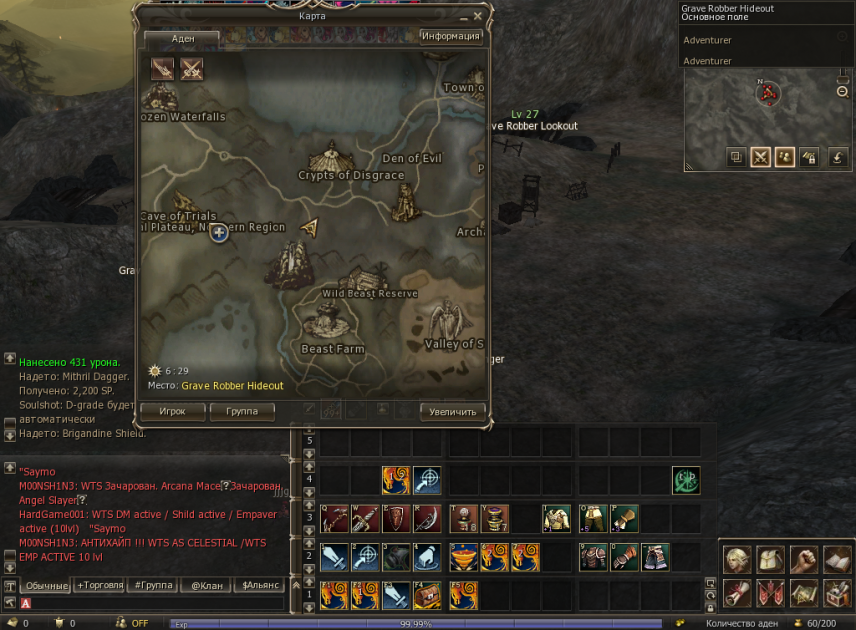Toggle the minimap crossed swords button
Screen dimensions: 856x630
pos(761,157)
